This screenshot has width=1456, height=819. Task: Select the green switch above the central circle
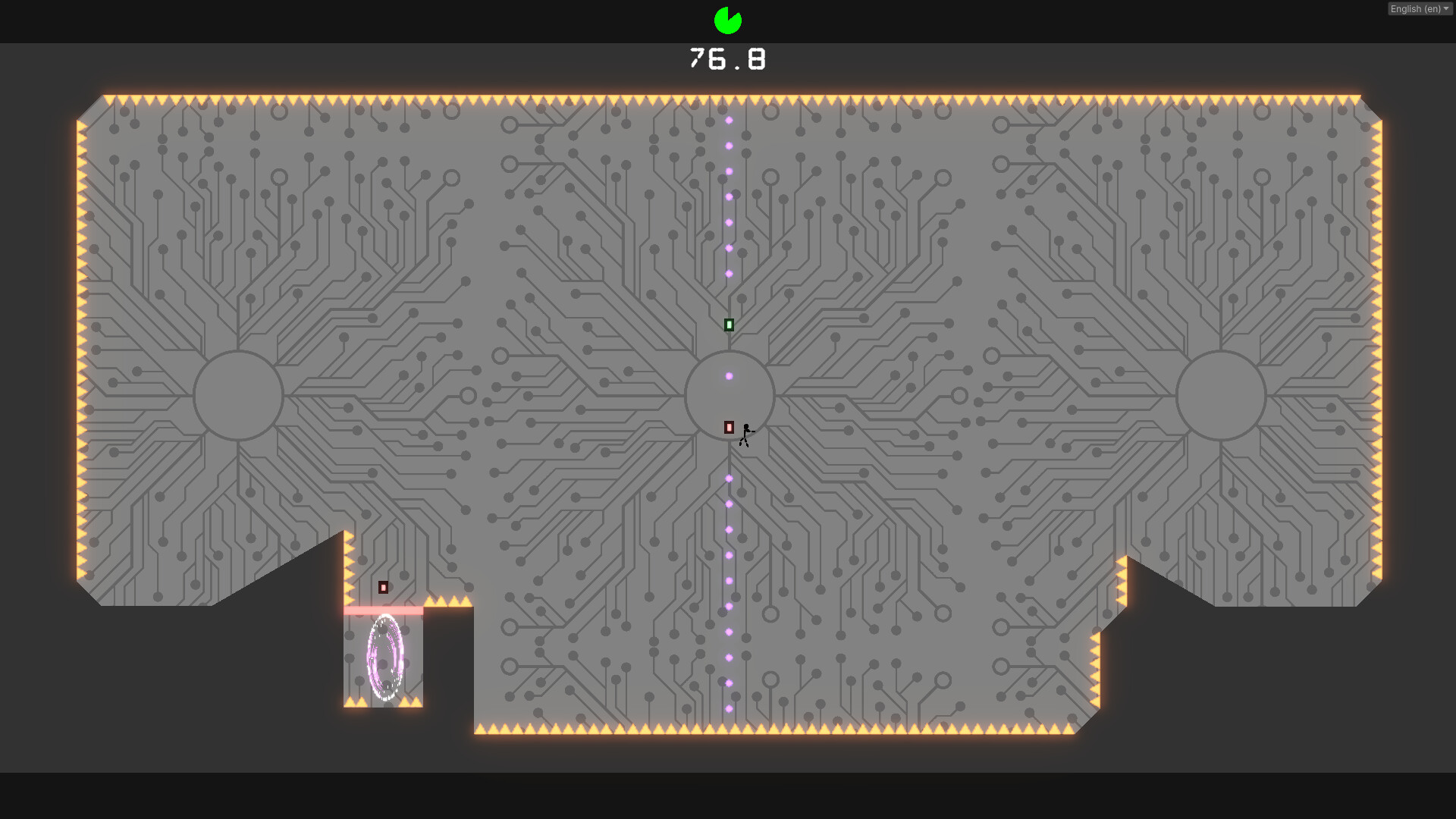click(x=729, y=324)
